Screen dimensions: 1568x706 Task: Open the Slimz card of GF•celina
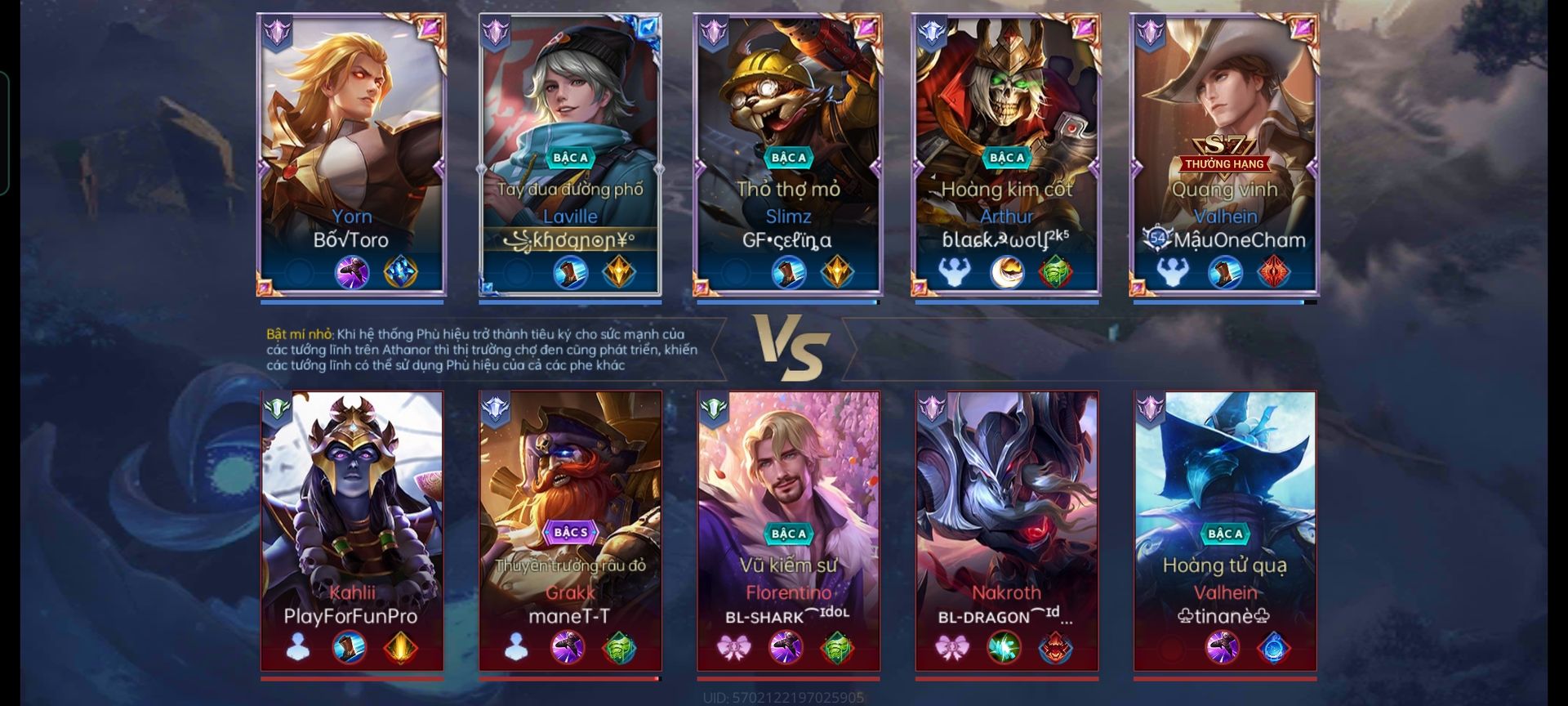point(788,154)
